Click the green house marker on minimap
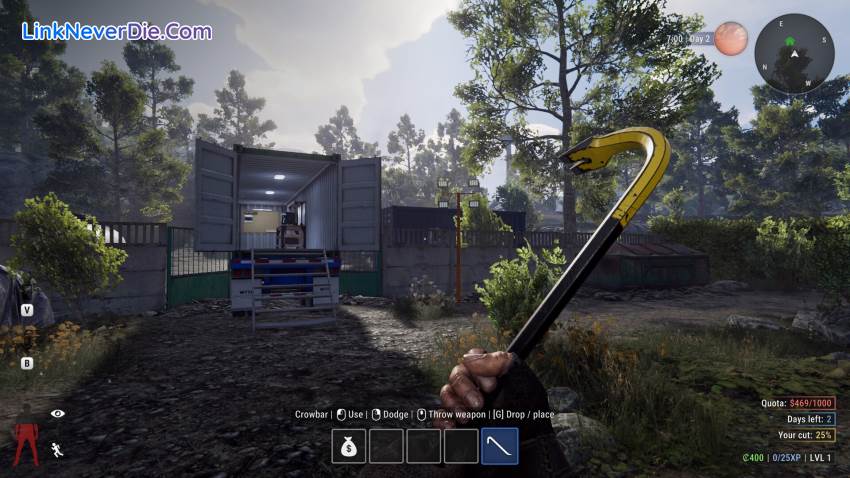850x478 pixels. (790, 41)
